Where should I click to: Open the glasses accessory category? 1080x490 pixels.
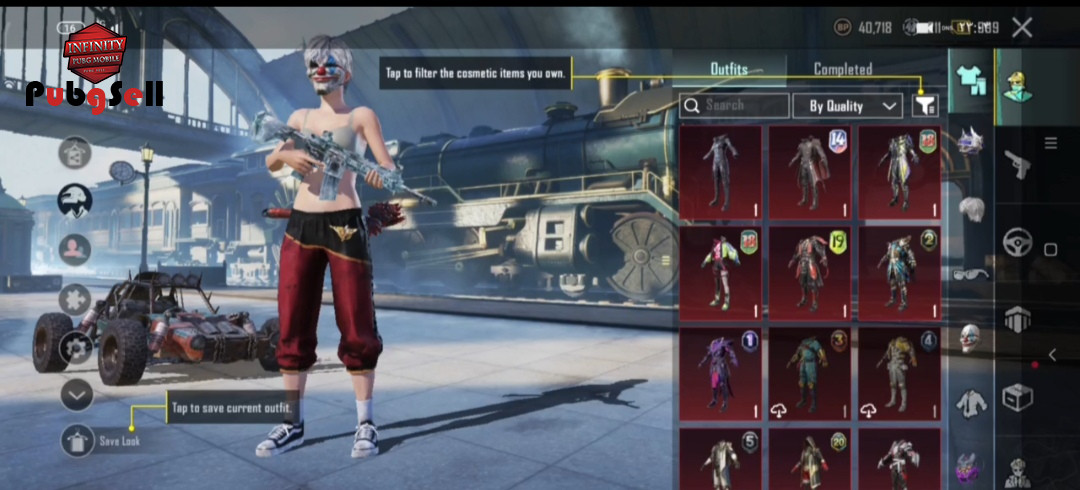pos(970,273)
